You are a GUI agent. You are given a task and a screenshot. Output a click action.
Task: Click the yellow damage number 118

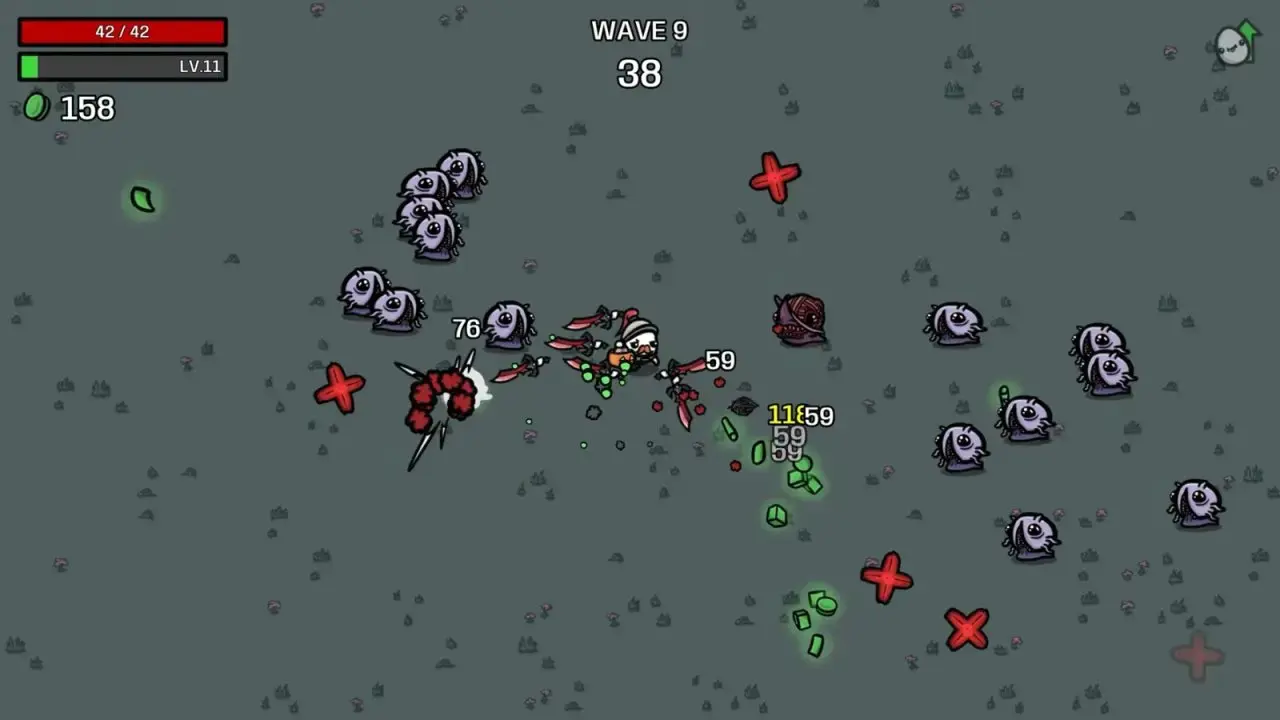786,412
